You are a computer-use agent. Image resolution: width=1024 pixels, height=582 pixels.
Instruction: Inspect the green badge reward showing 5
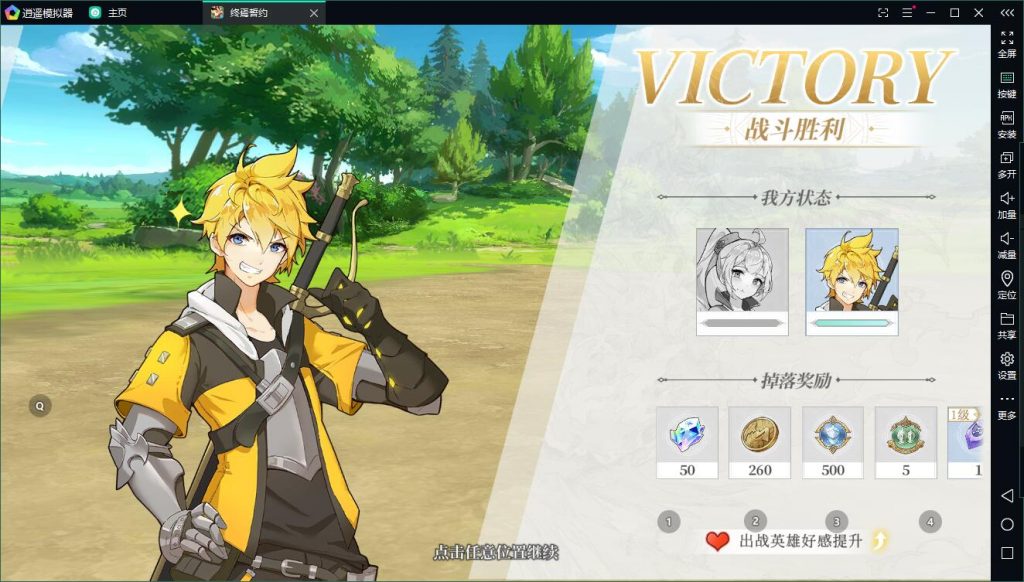point(906,441)
